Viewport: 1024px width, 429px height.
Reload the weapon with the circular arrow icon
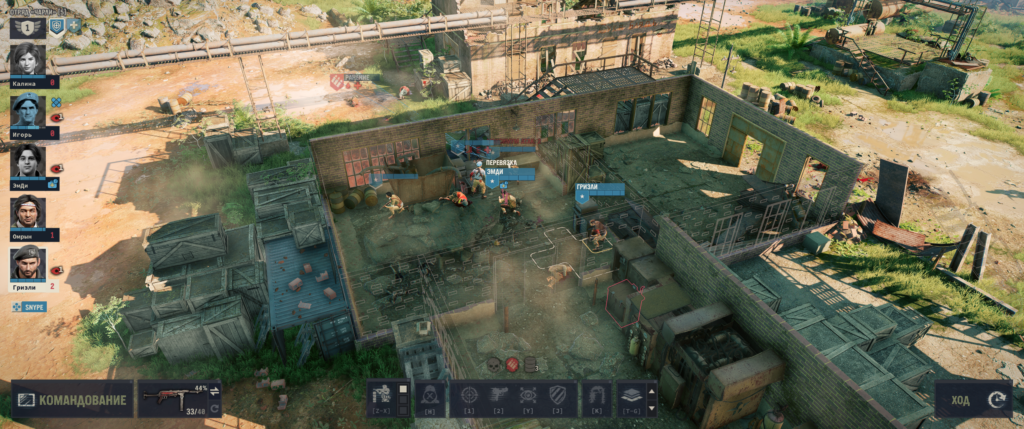[214, 407]
